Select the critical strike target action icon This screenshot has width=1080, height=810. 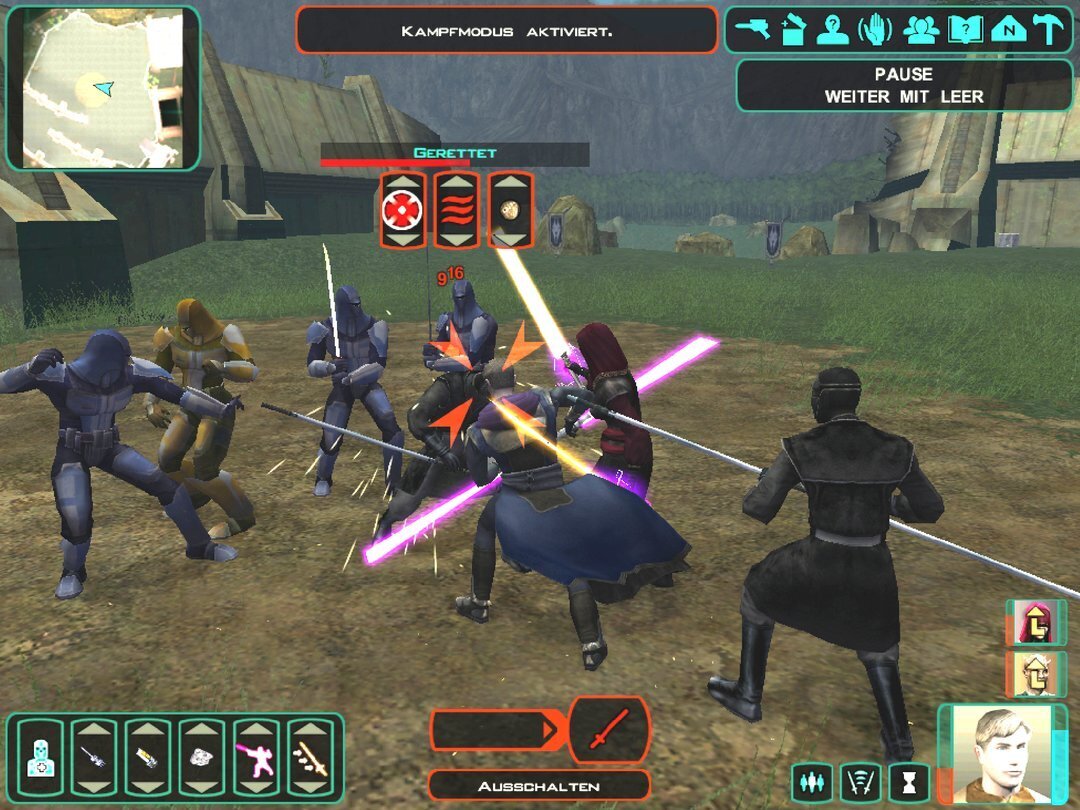pyautogui.click(x=403, y=210)
